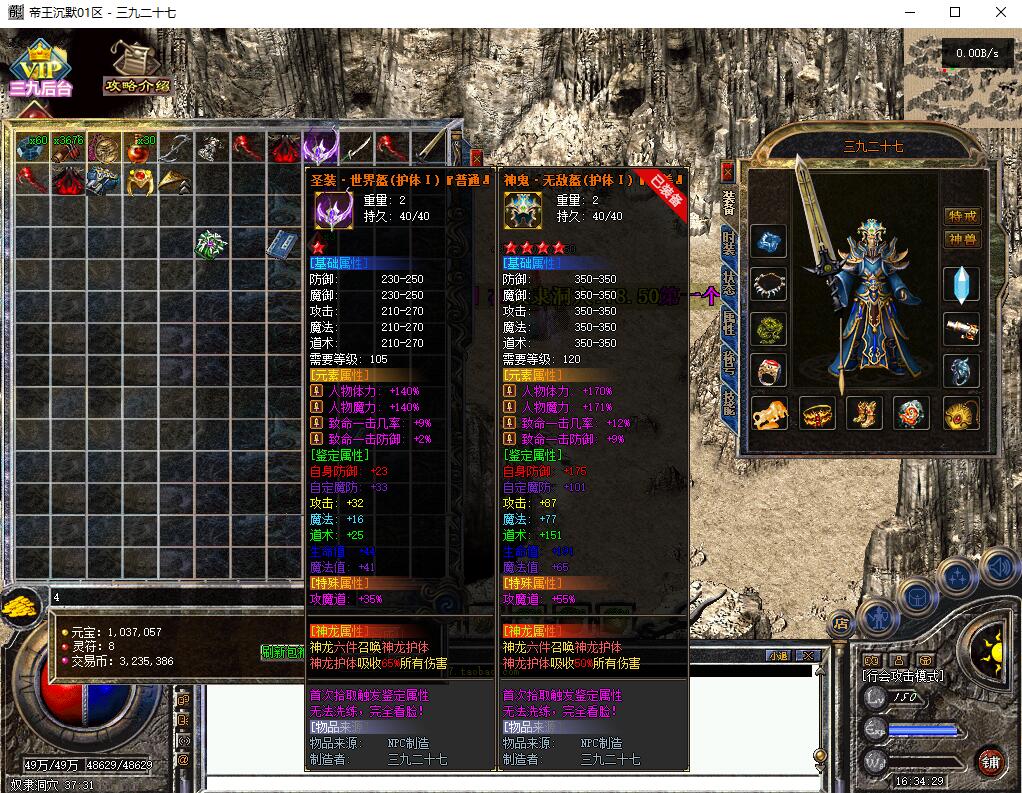The width and height of the screenshot is (1022, 793).
Task: Switch to the 状态 status tab
Action: [729, 283]
